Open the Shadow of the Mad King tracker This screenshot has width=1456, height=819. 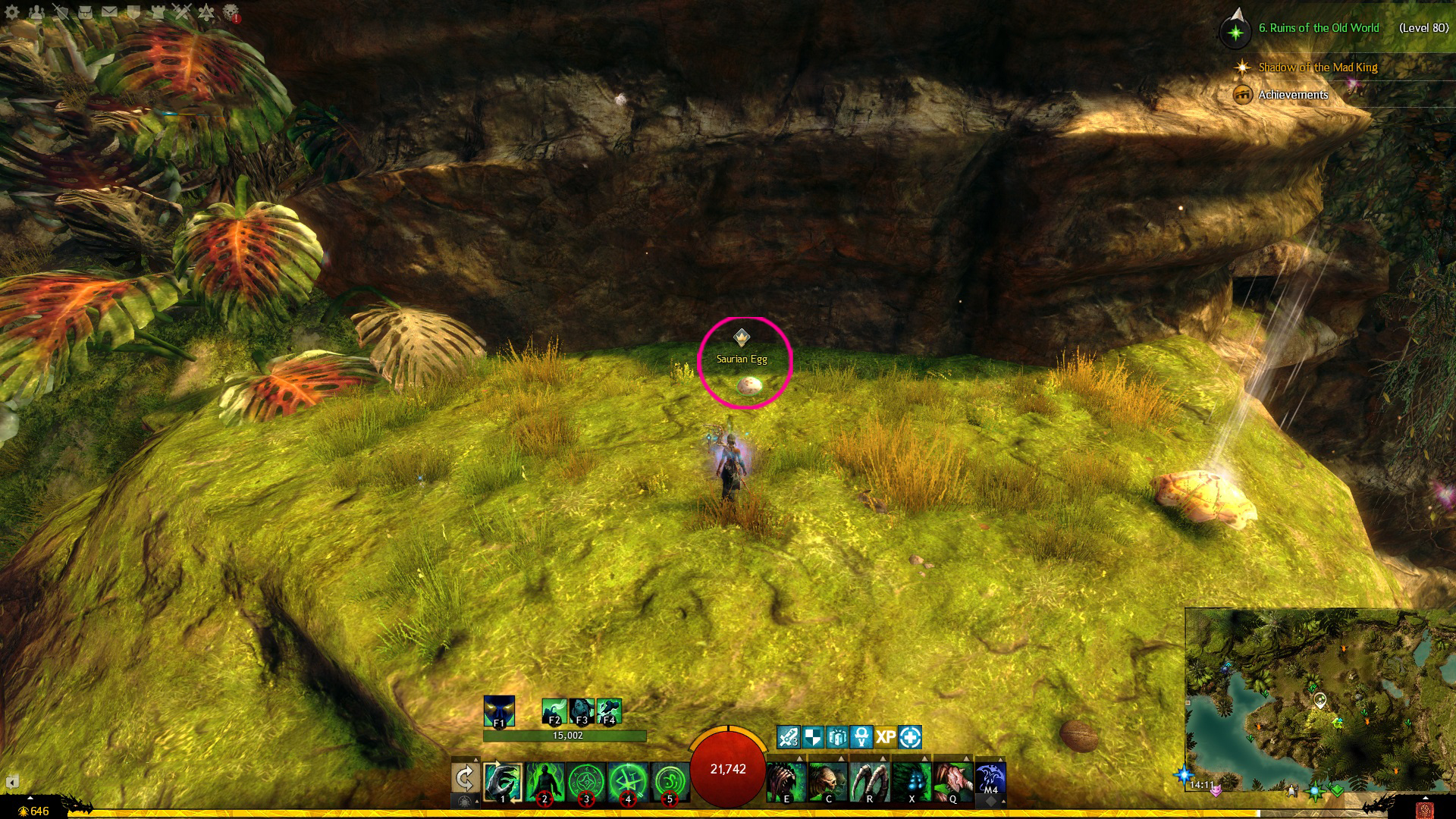point(1317,67)
